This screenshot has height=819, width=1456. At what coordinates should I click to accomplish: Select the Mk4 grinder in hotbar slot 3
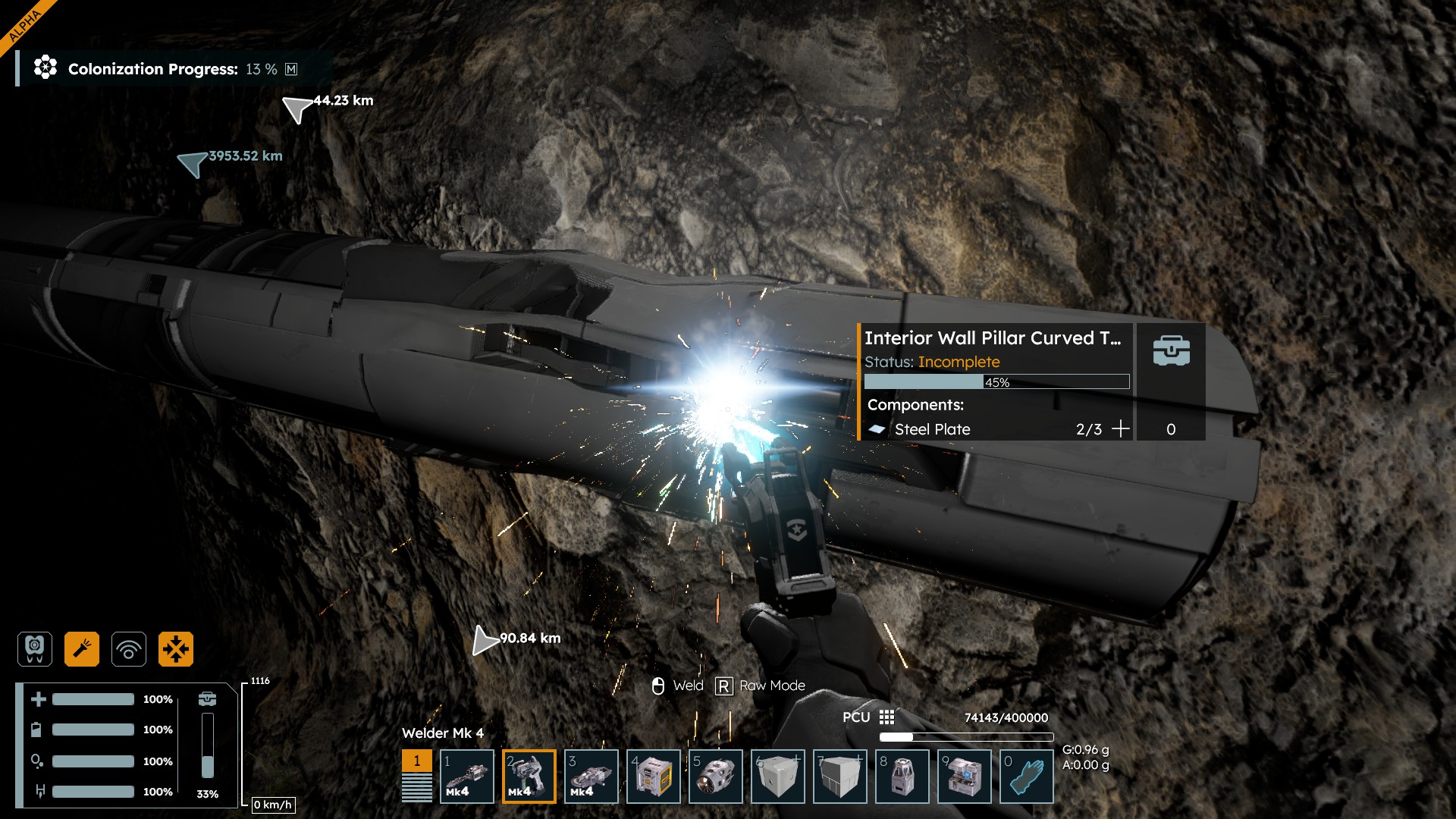pos(591,777)
